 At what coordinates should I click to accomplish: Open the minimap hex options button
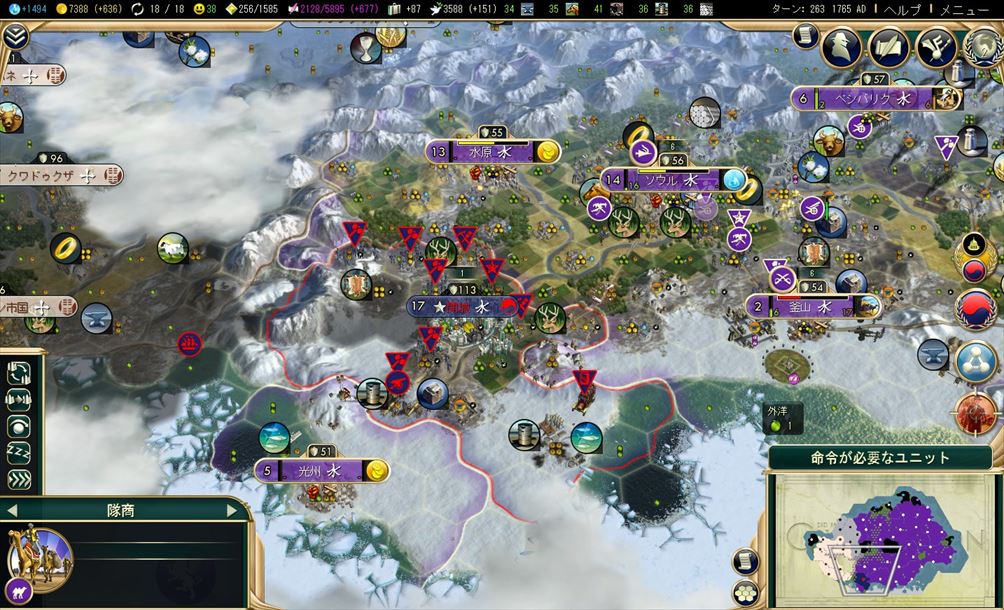[x=745, y=590]
